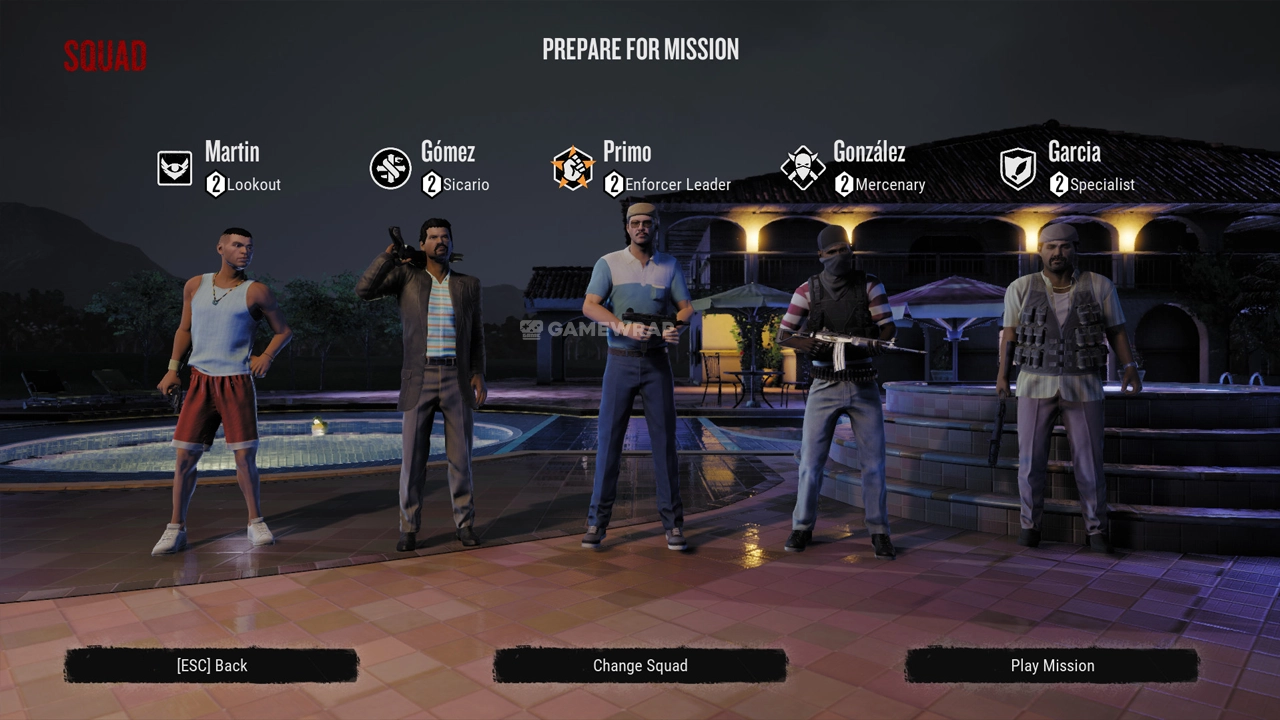Click González's masked Mercenary icon
The width and height of the screenshot is (1280, 720).
click(803, 168)
